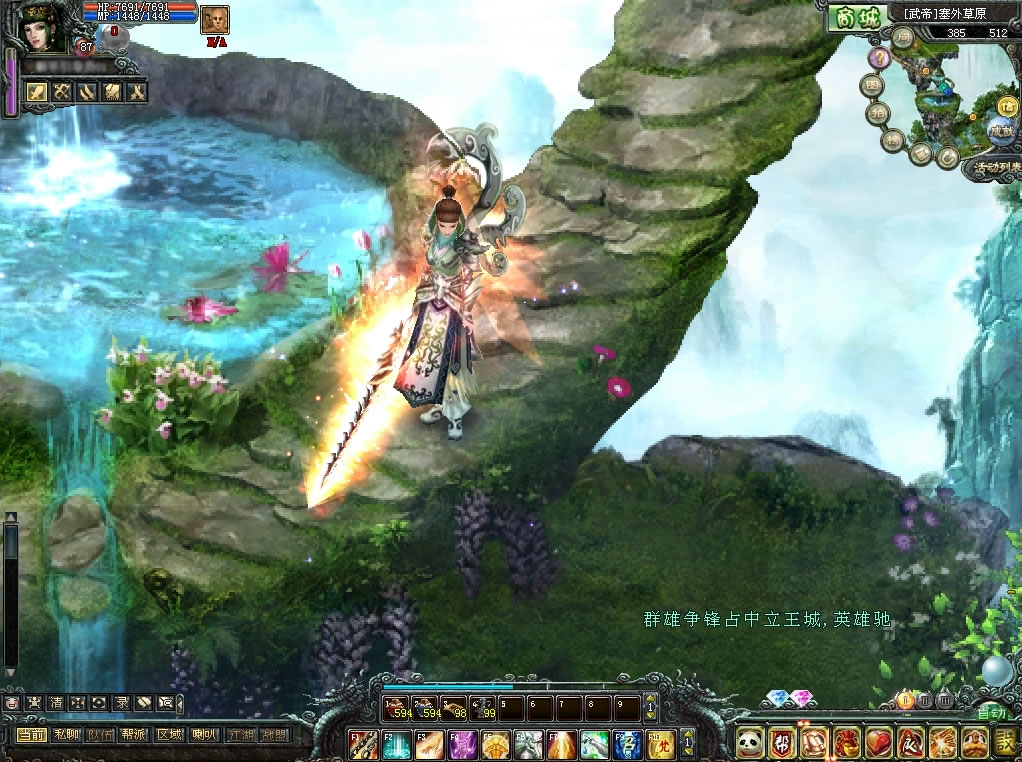Activate the F2 cyan light skill
Image resolution: width=1022 pixels, height=762 pixels.
pyautogui.click(x=396, y=745)
